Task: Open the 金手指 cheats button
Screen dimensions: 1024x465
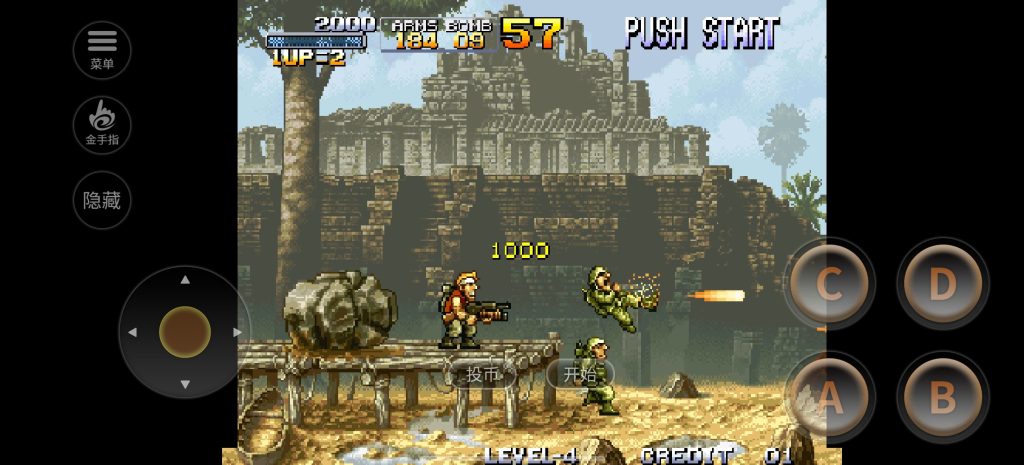Action: pyautogui.click(x=102, y=125)
